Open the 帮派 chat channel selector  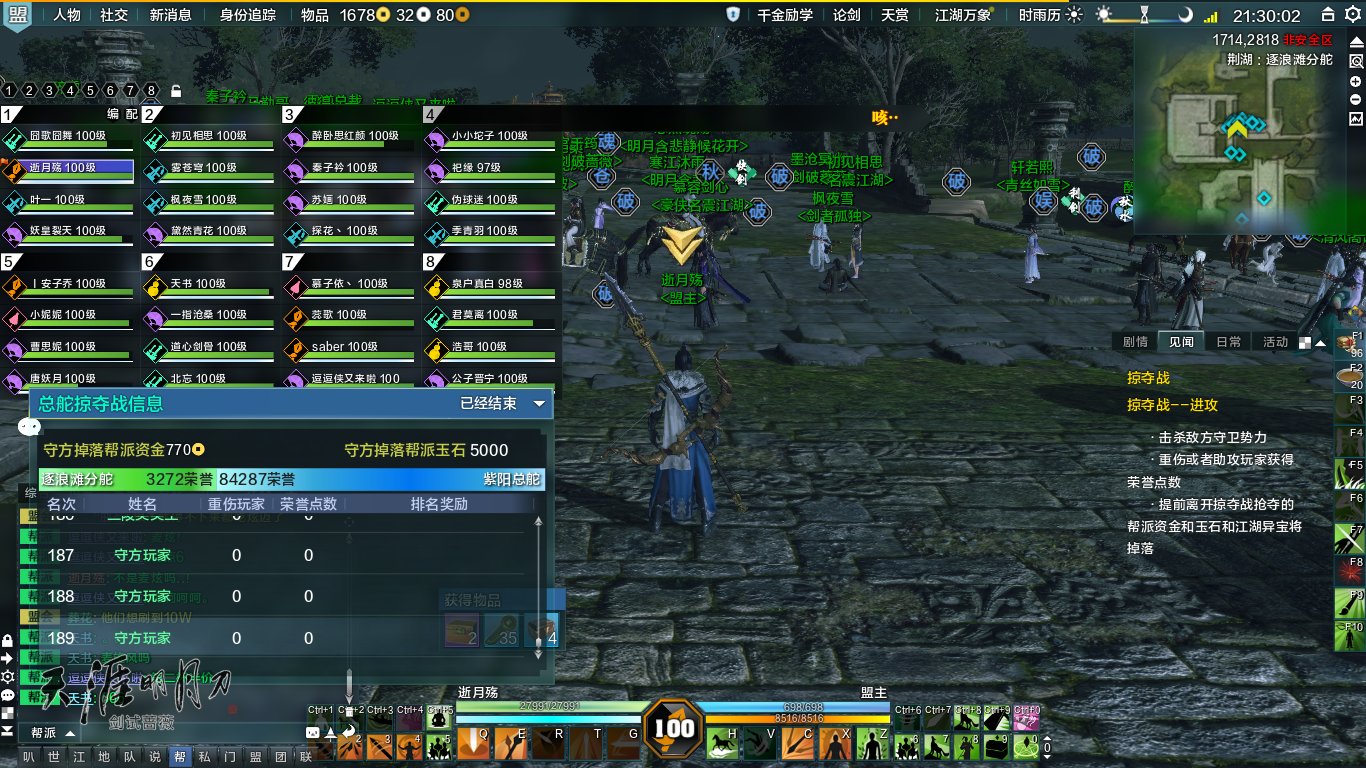[x=50, y=733]
